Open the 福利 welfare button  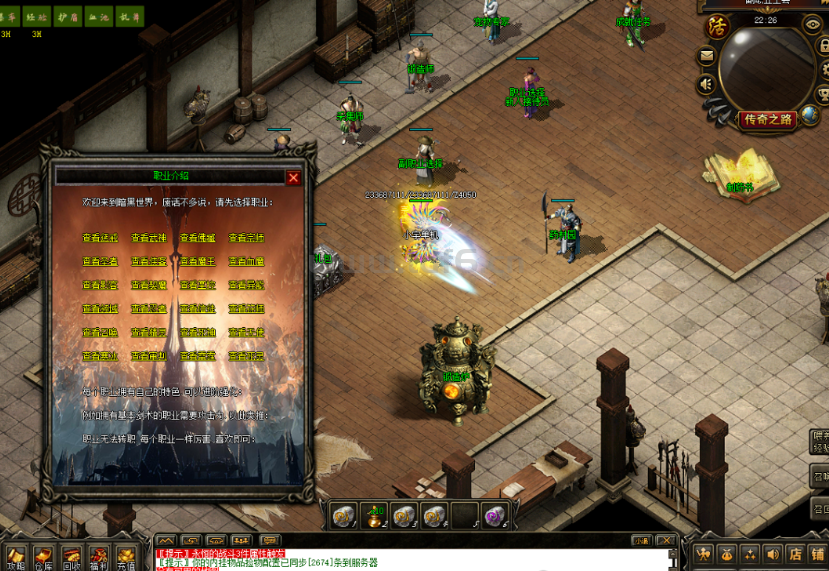[99, 556]
